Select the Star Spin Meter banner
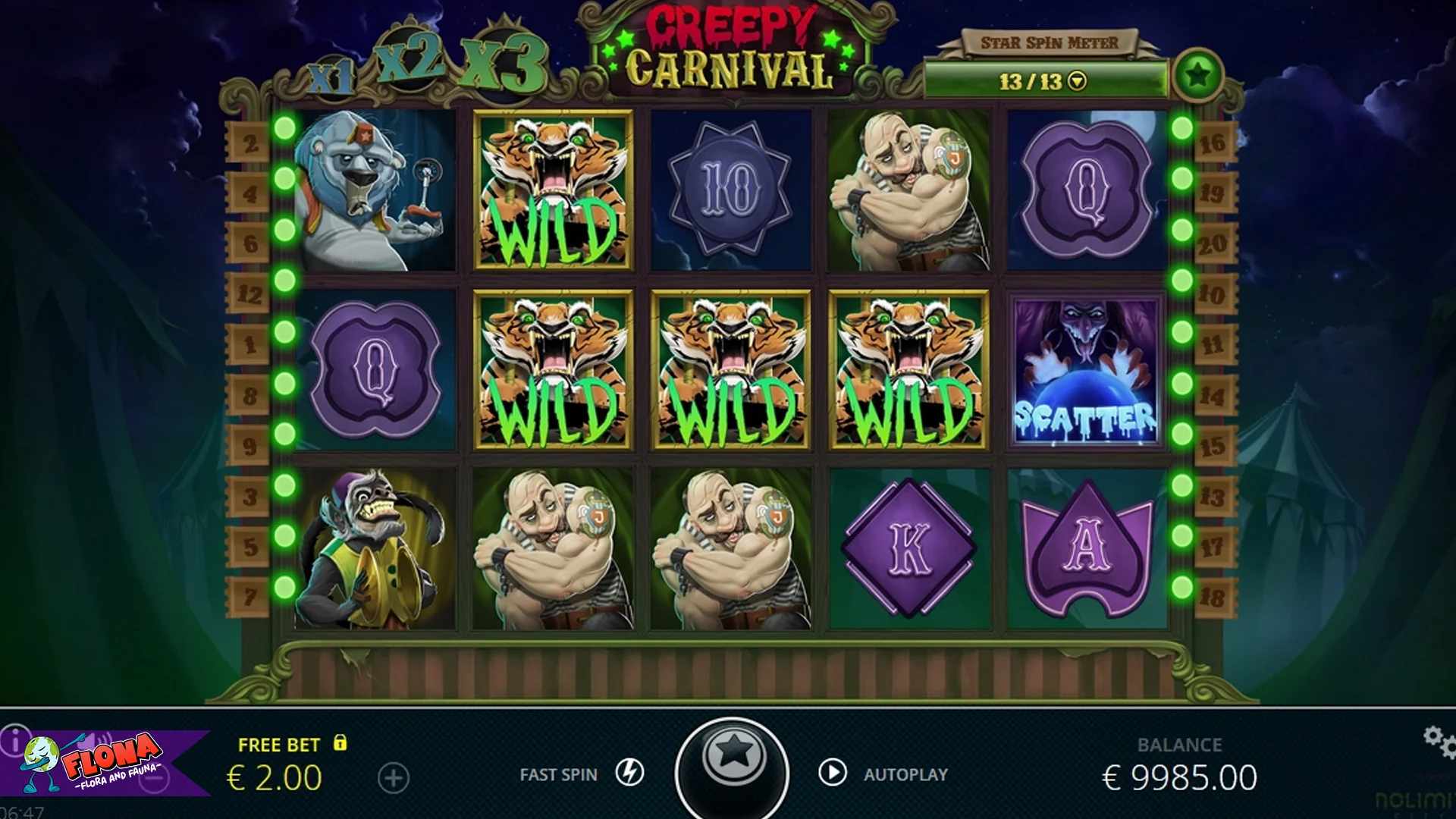 tap(1051, 42)
